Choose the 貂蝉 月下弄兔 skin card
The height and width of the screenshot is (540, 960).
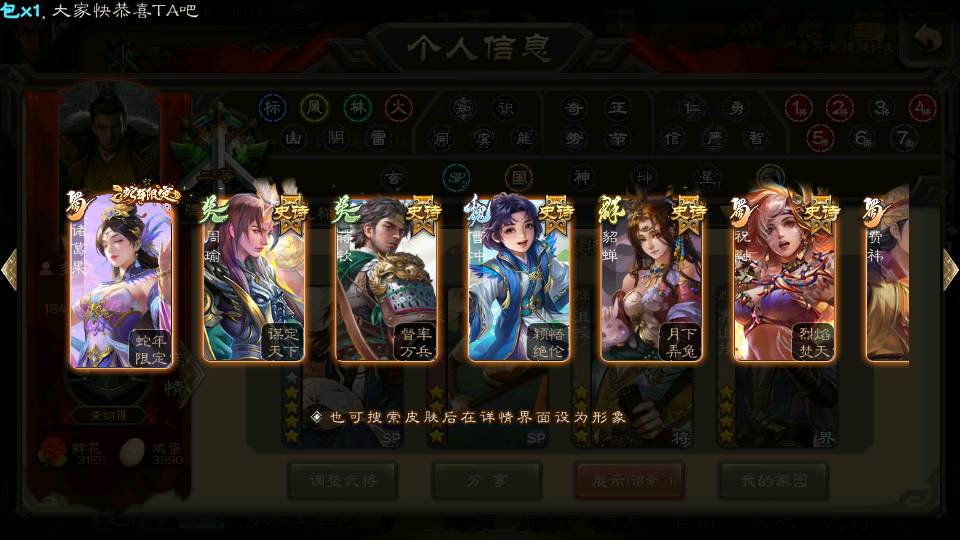[x=652, y=278]
